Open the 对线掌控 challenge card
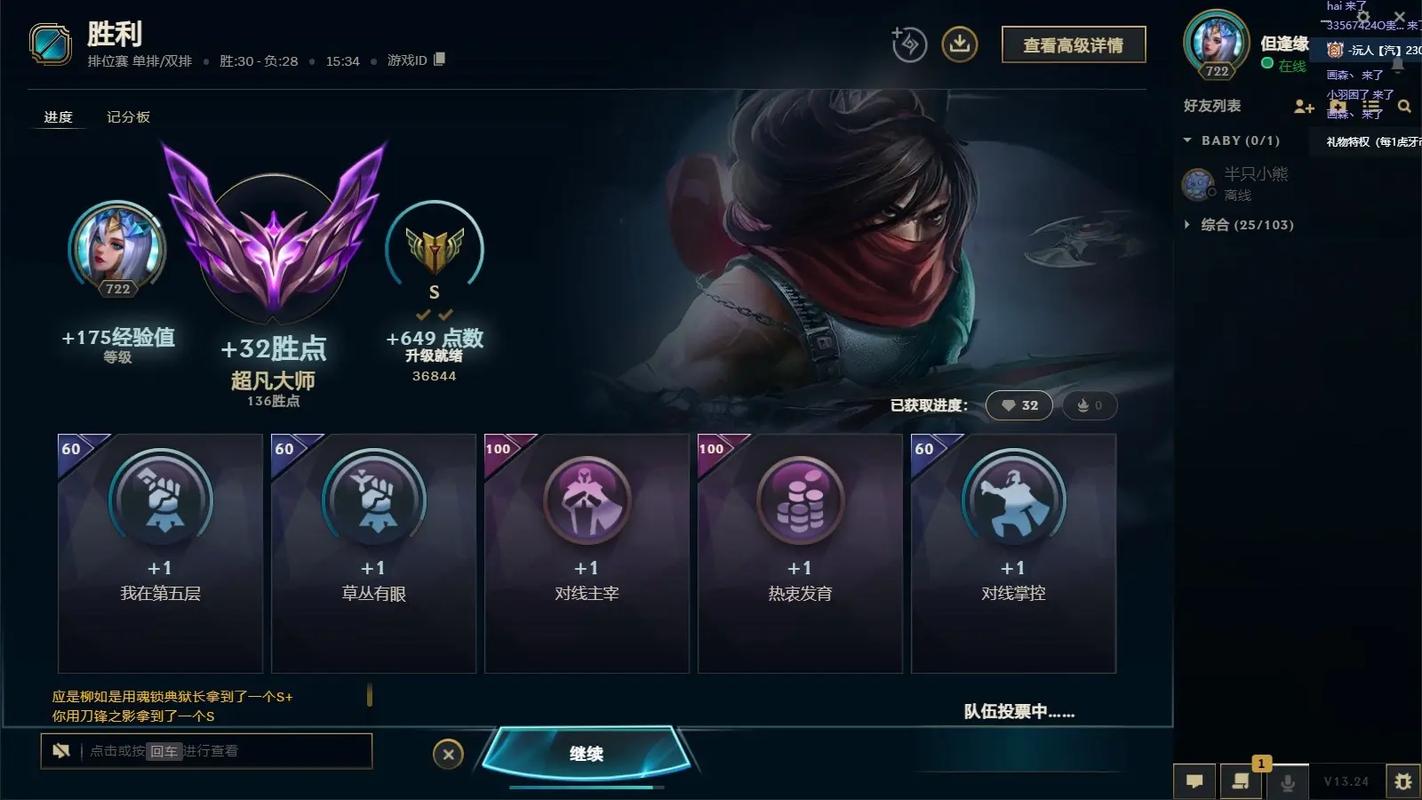 click(x=1013, y=552)
